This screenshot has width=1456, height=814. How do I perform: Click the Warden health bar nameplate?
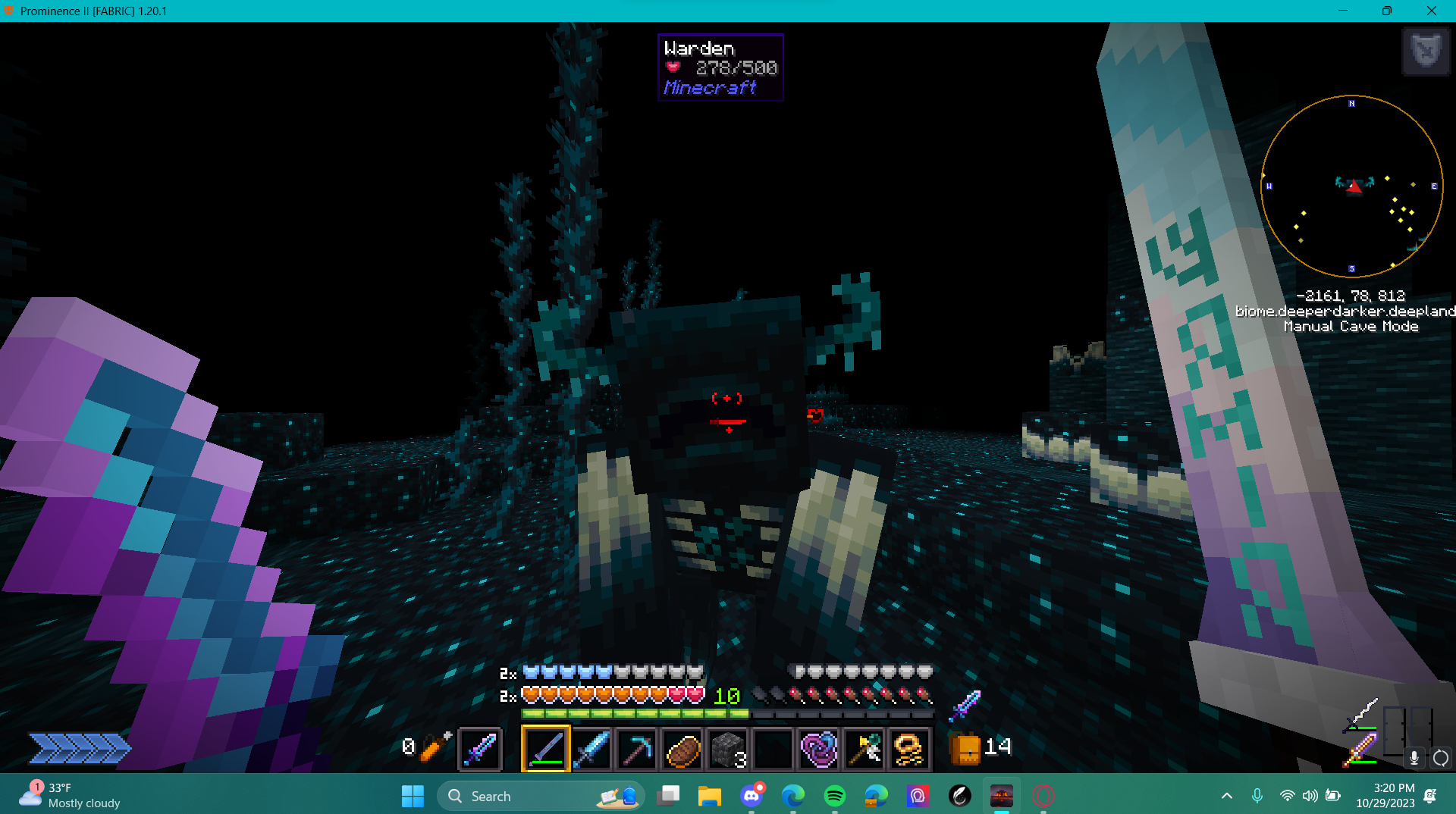tap(720, 67)
